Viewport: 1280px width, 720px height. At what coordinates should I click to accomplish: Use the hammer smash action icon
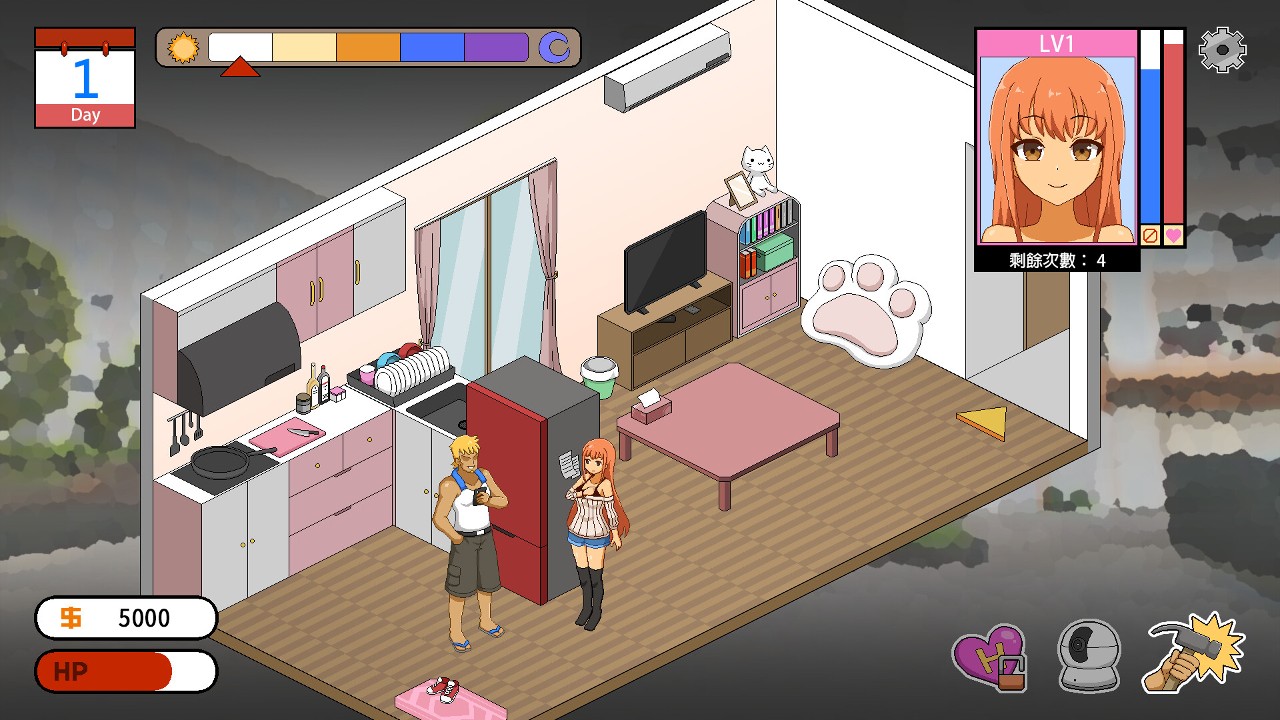pyautogui.click(x=1195, y=653)
